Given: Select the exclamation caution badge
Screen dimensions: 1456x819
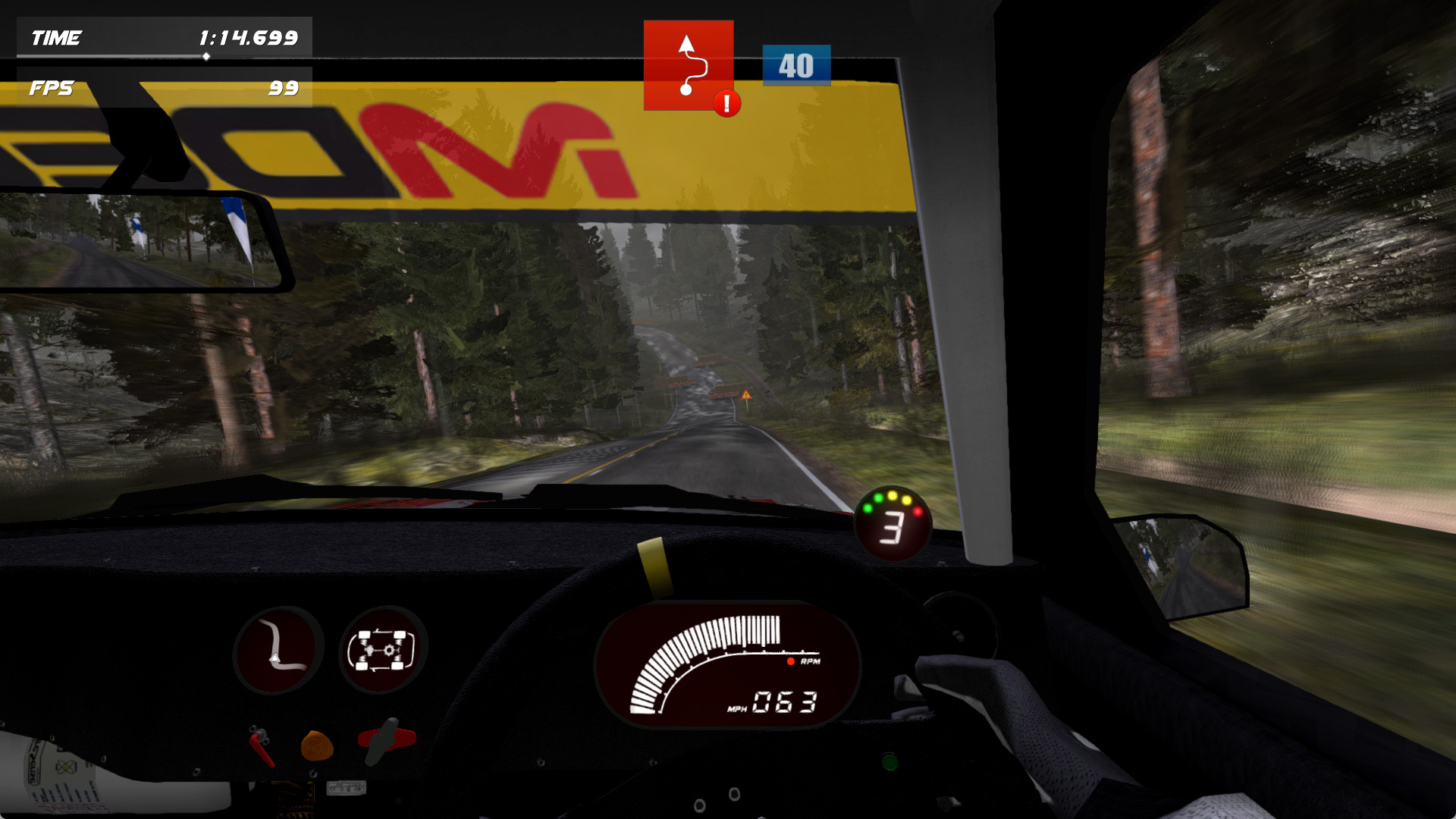Looking at the screenshot, I should (726, 103).
